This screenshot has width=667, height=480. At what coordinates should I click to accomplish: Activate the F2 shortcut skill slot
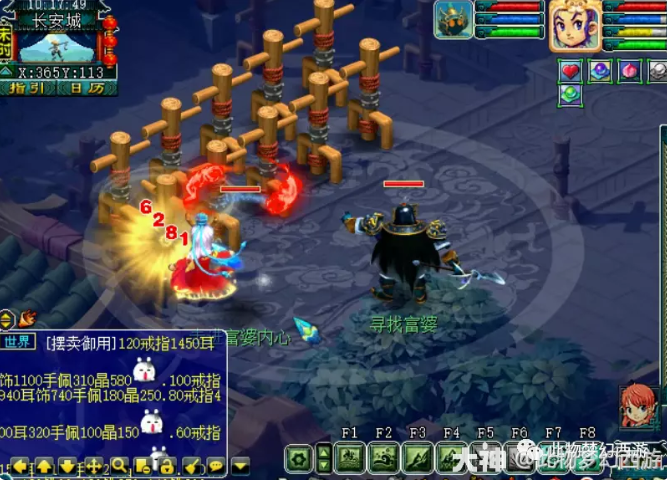(384, 459)
